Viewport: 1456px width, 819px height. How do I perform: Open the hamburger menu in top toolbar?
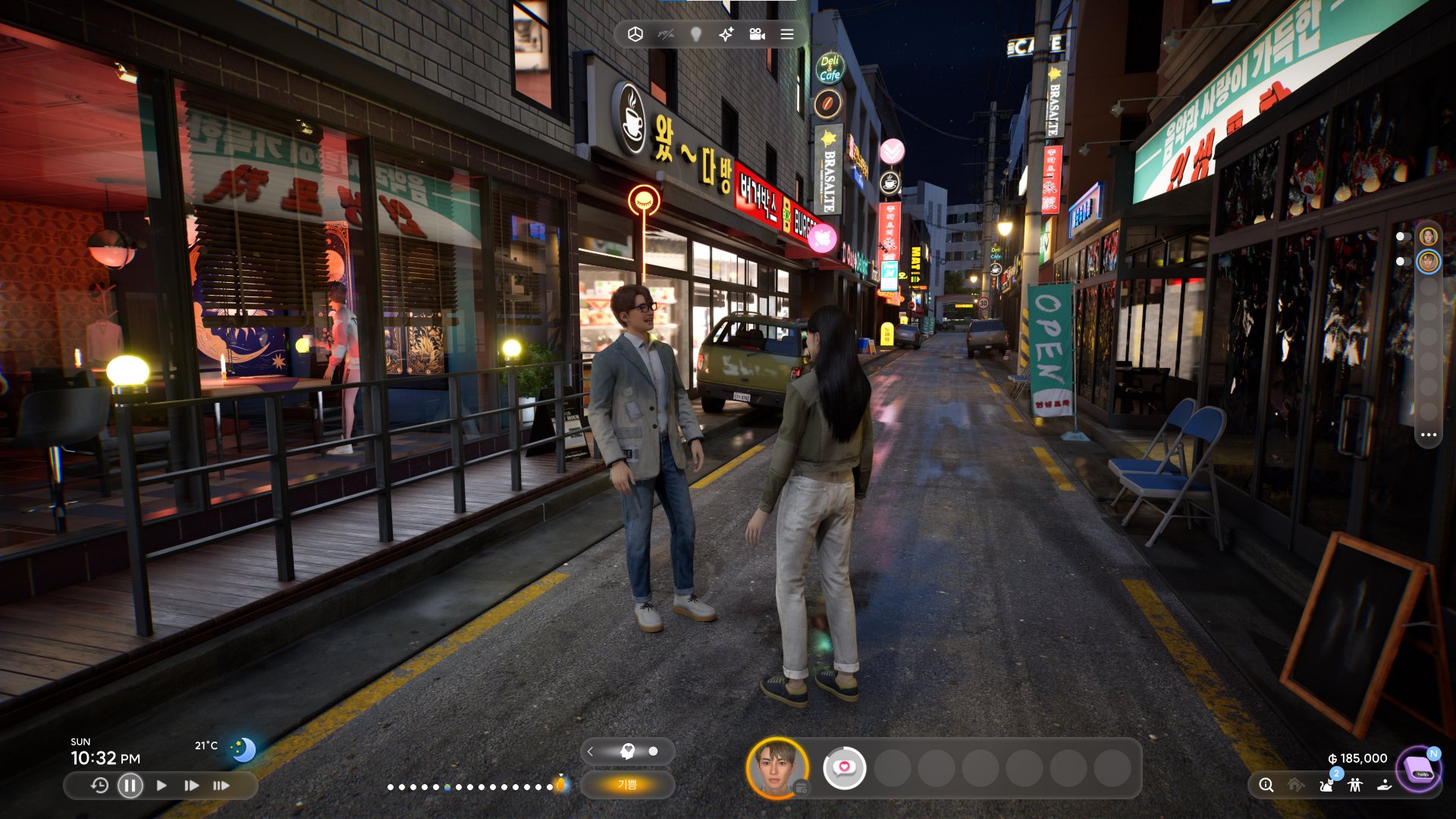click(x=786, y=34)
